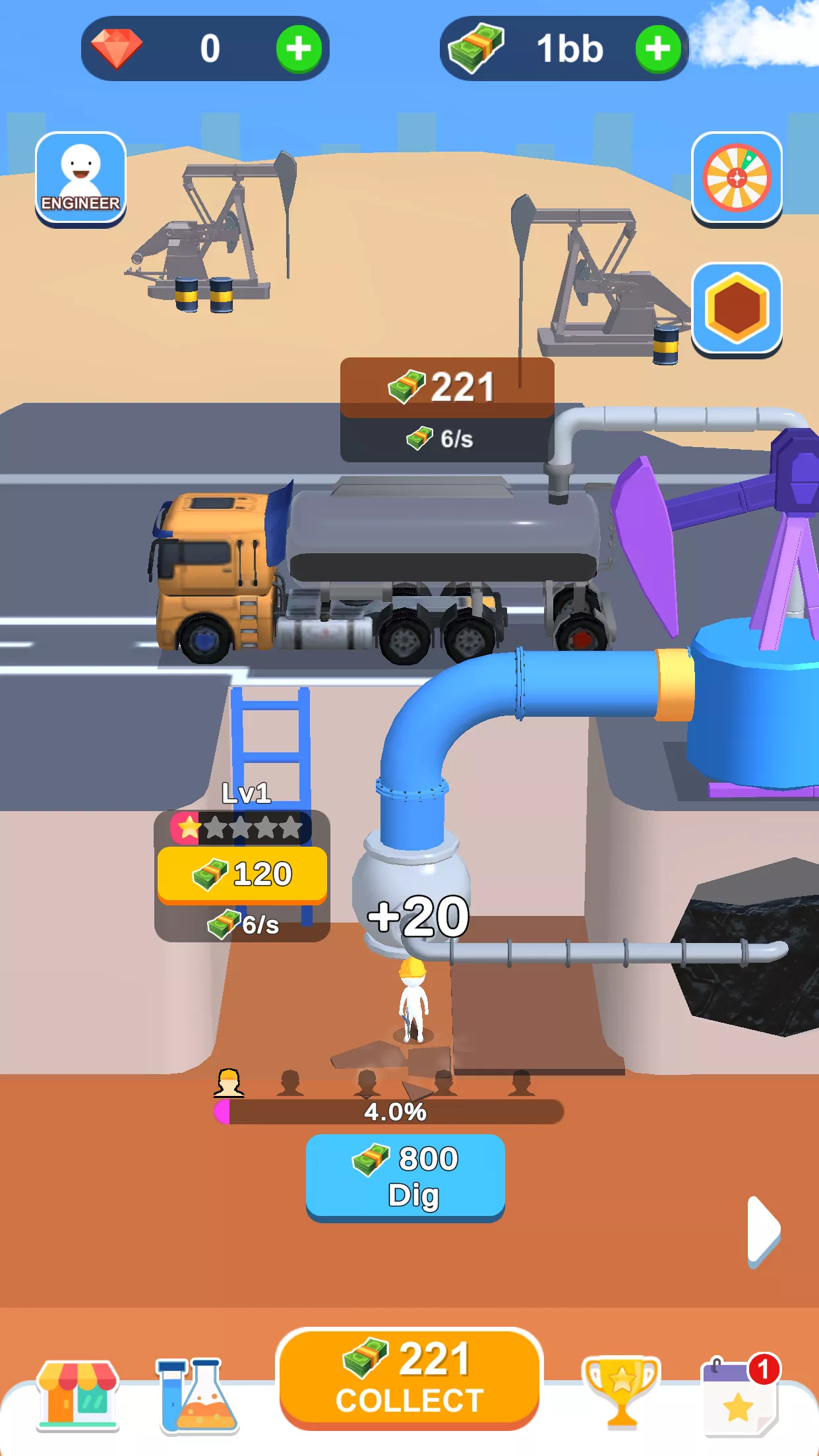Collect the 221 cash

(x=409, y=1377)
